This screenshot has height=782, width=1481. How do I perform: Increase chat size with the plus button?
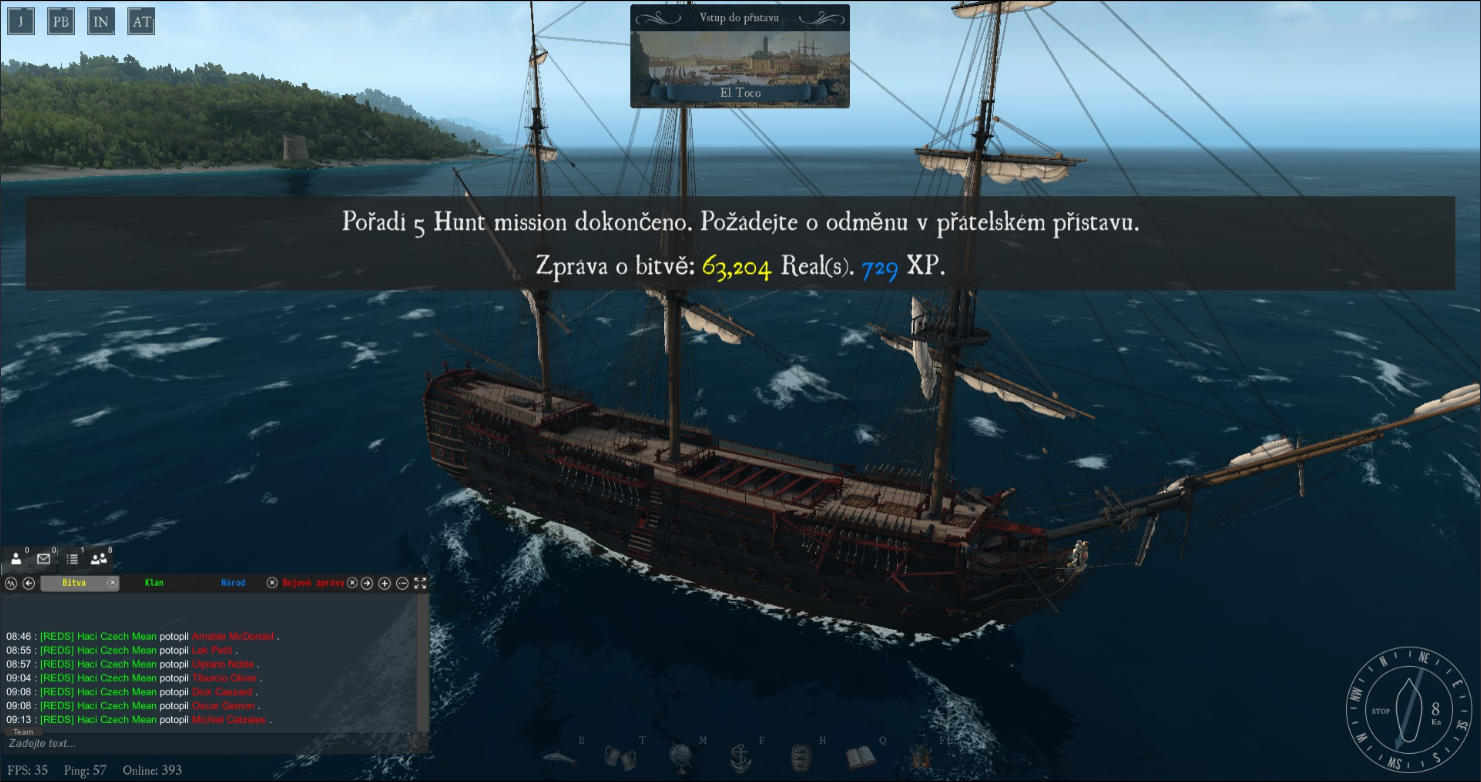coord(384,583)
